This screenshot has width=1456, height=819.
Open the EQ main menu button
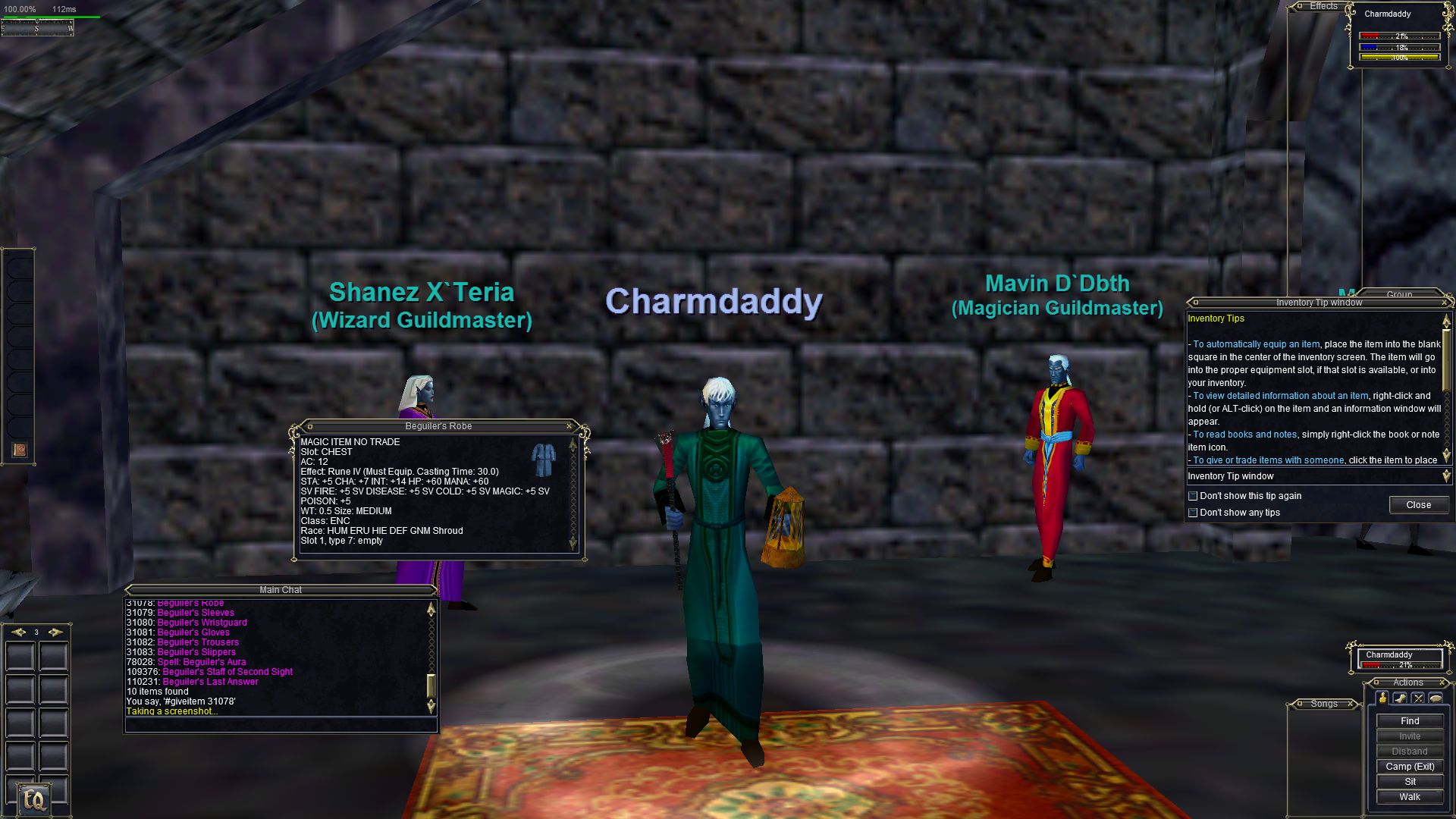(x=35, y=799)
